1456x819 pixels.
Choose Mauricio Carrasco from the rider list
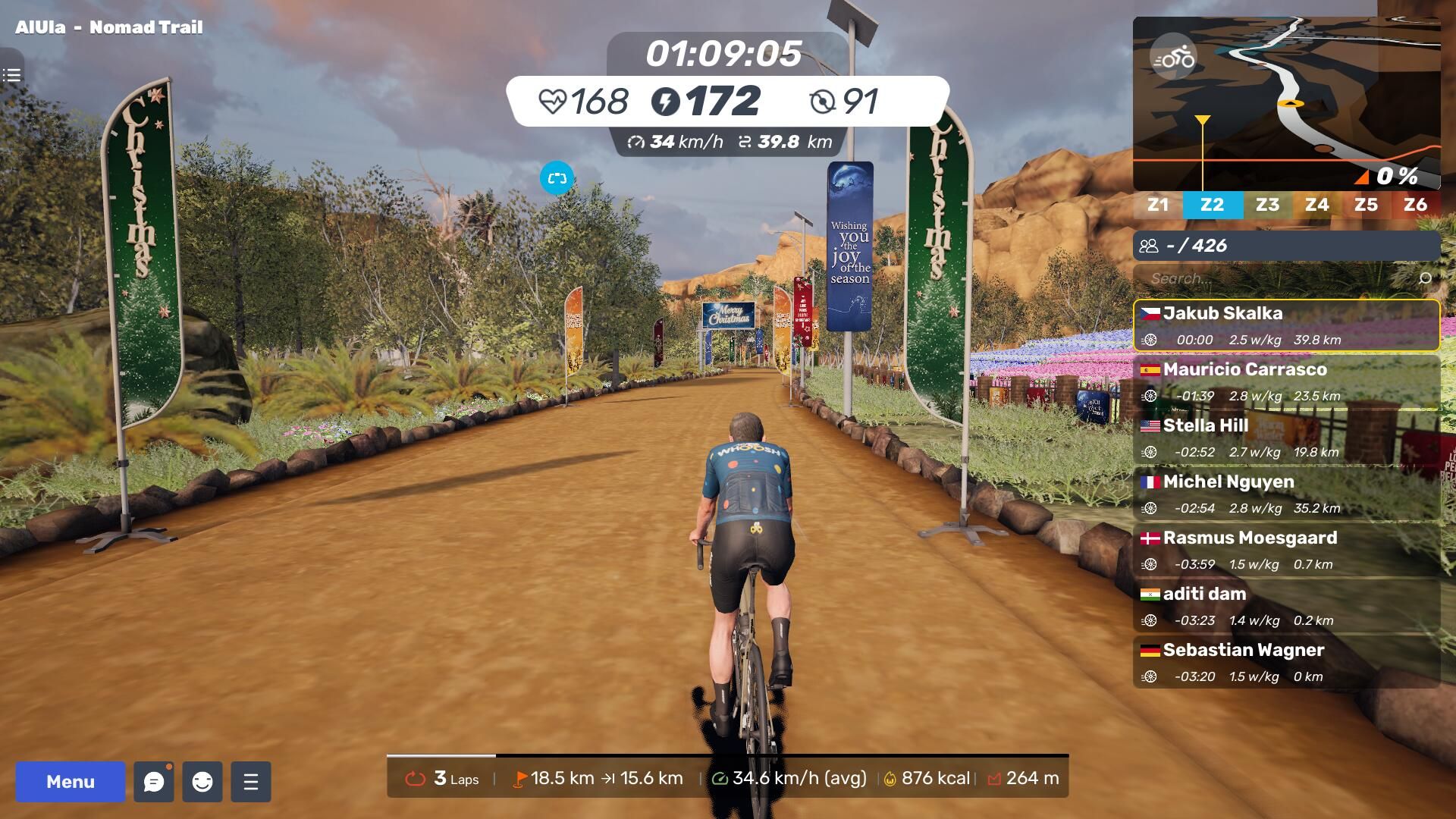coord(1286,381)
